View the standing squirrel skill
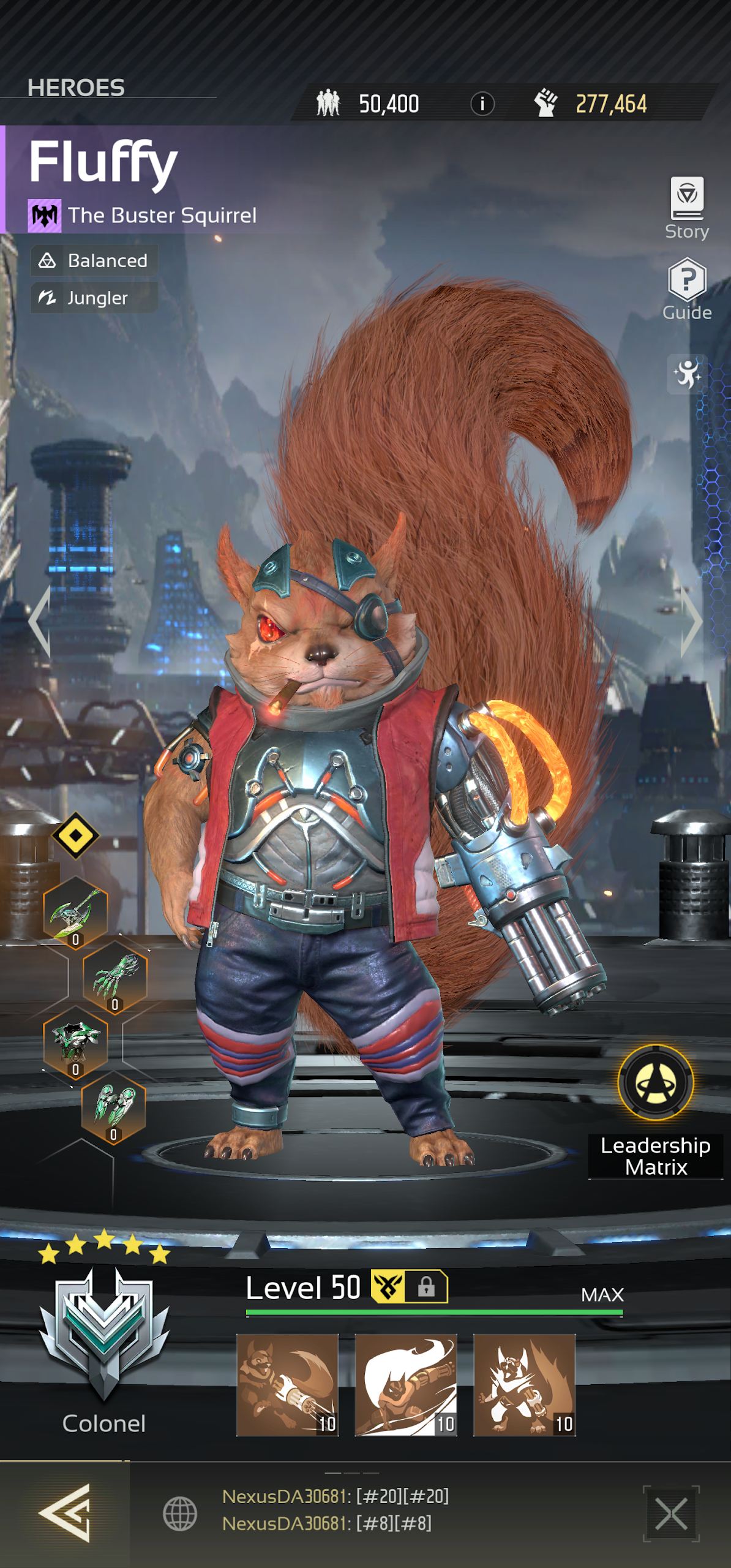 (x=524, y=1384)
